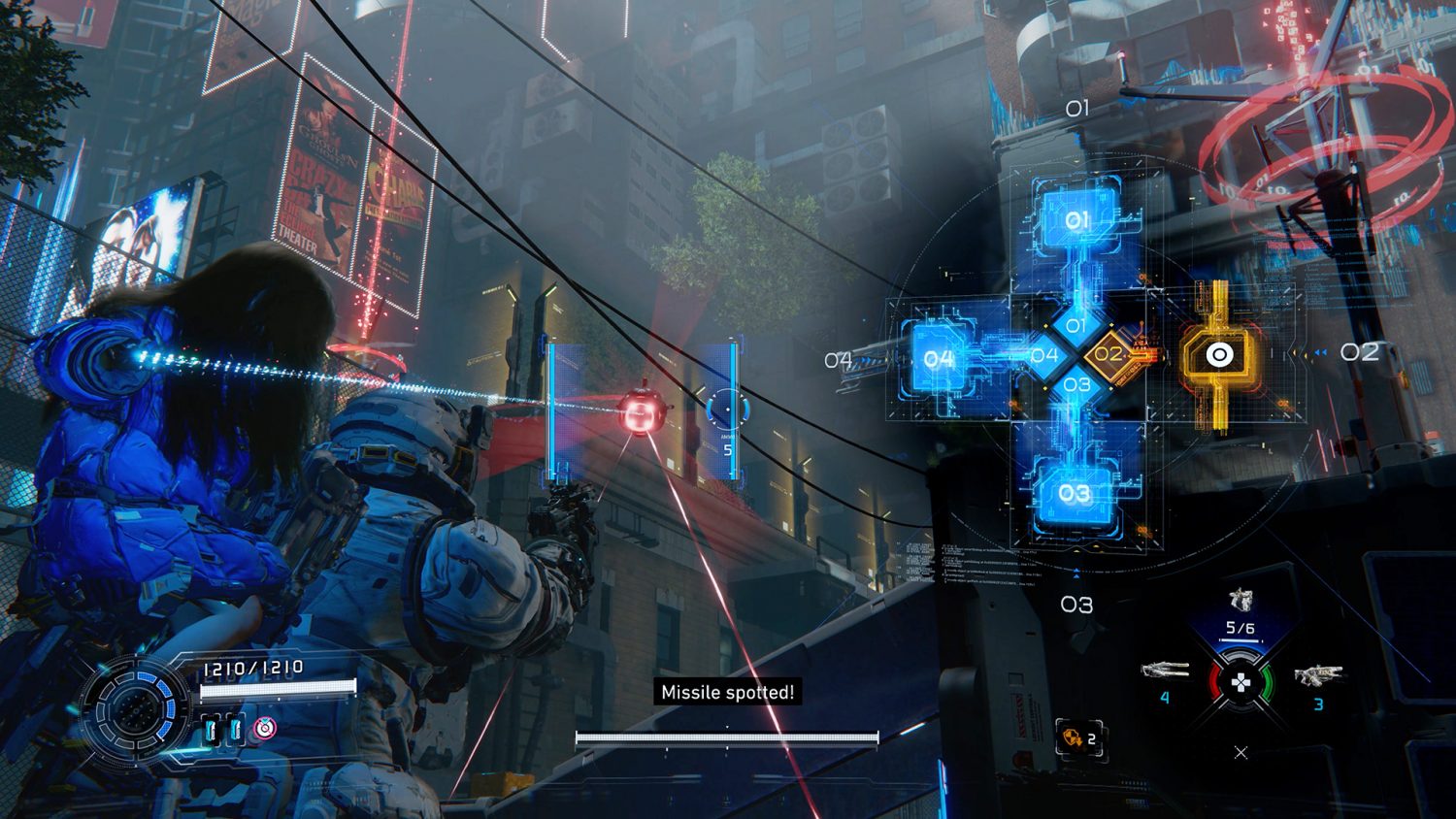Select the large blue 04 hacking node
The image size is (1456, 819).
click(938, 359)
